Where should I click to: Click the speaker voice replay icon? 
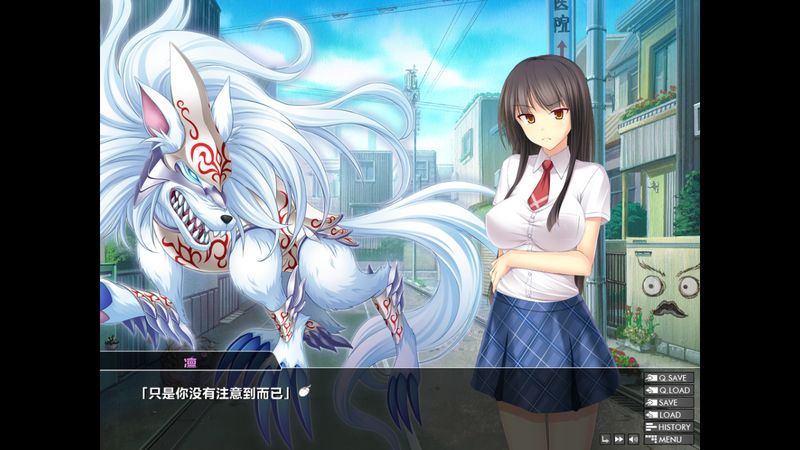[633, 439]
